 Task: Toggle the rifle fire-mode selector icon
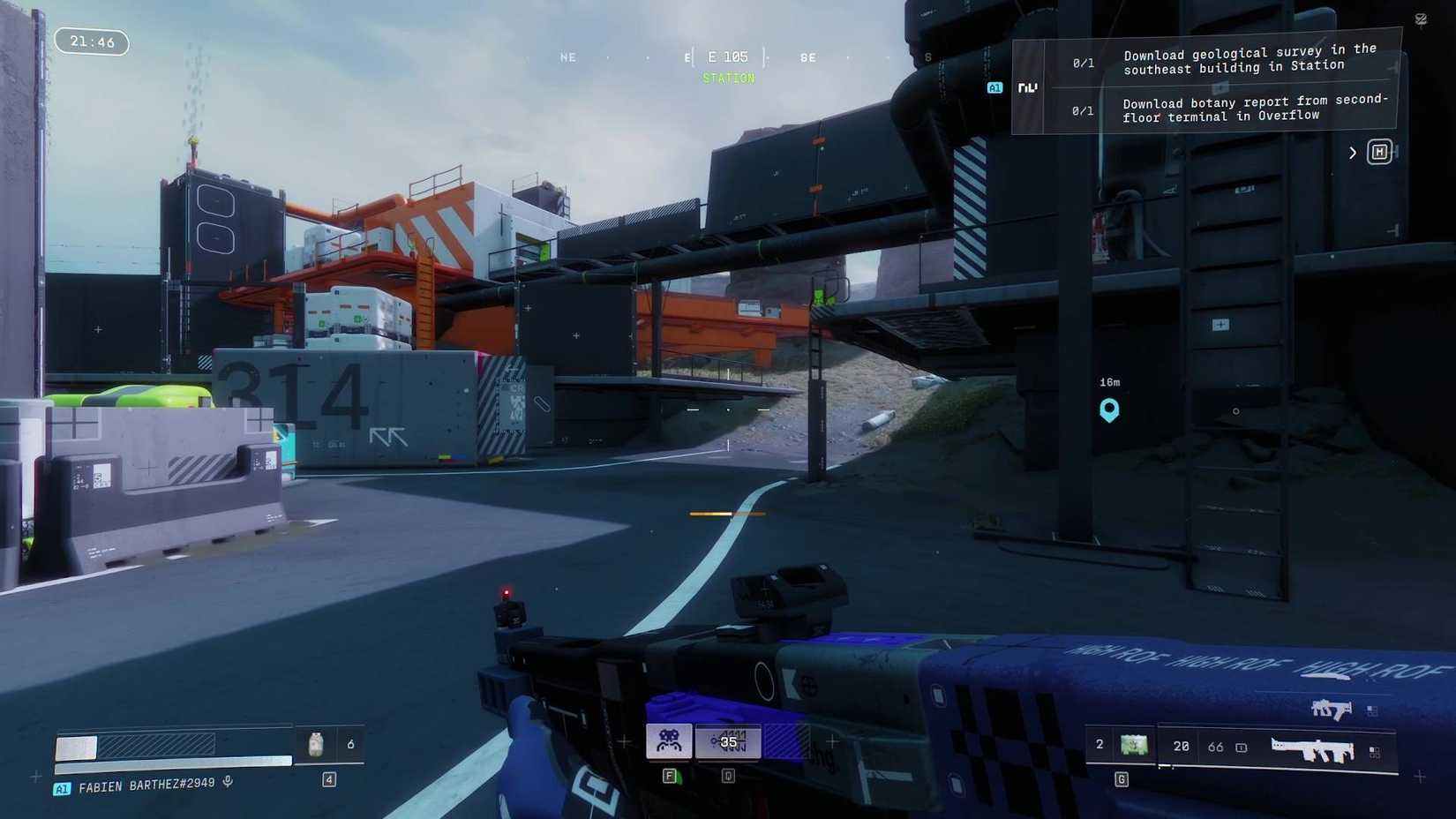click(1374, 752)
